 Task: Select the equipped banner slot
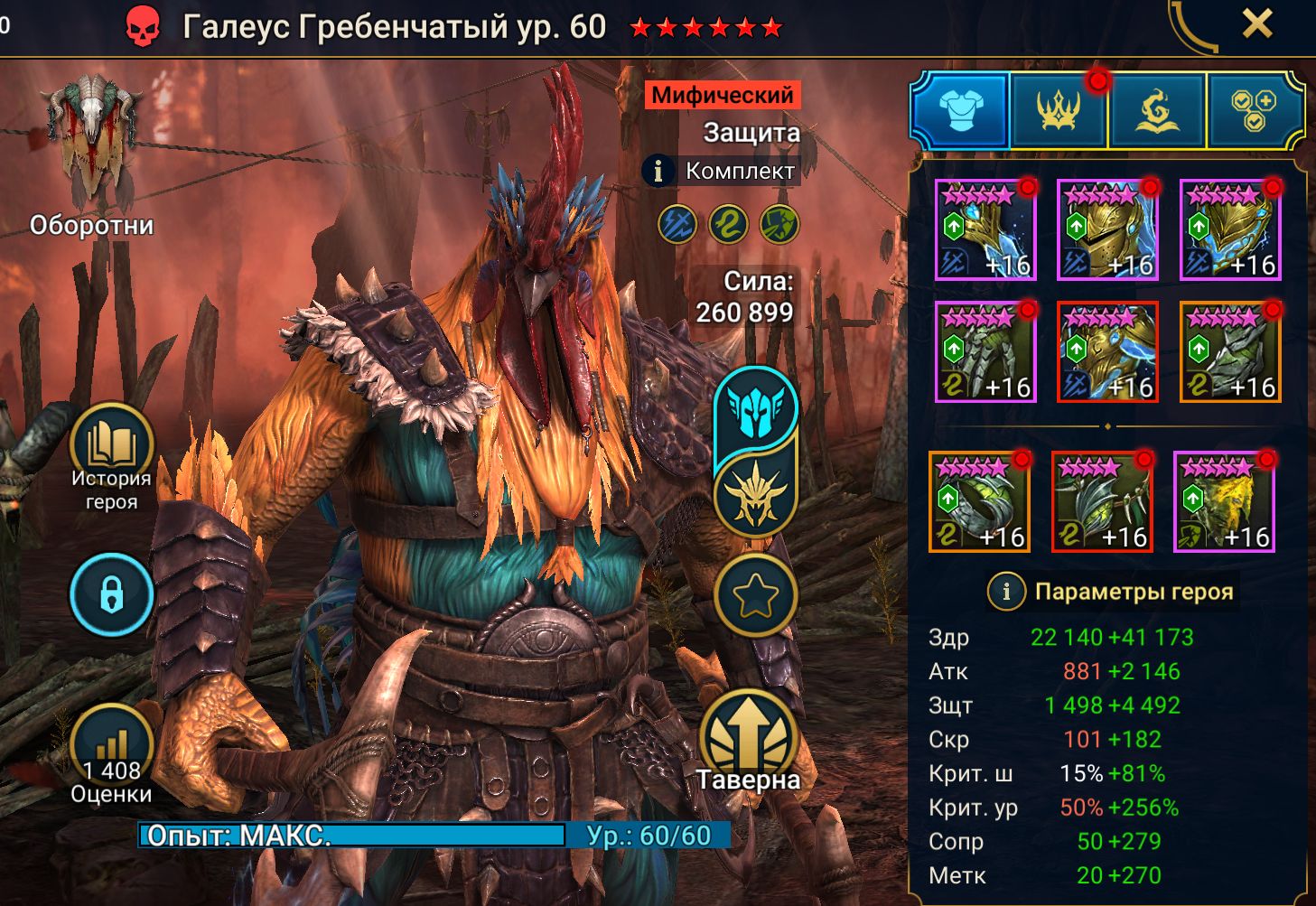1224,502
